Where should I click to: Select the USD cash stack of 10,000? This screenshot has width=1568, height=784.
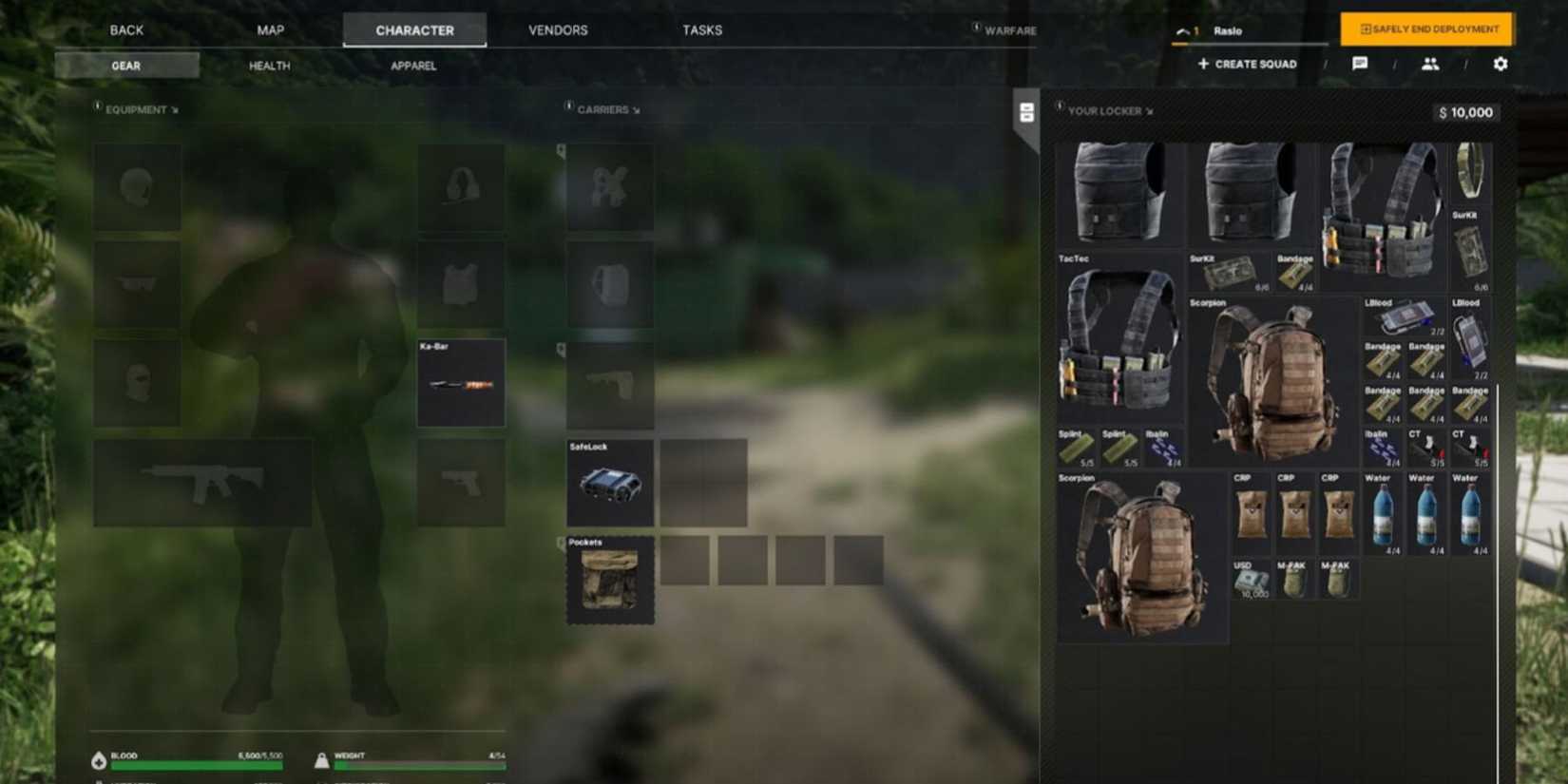tap(1250, 582)
